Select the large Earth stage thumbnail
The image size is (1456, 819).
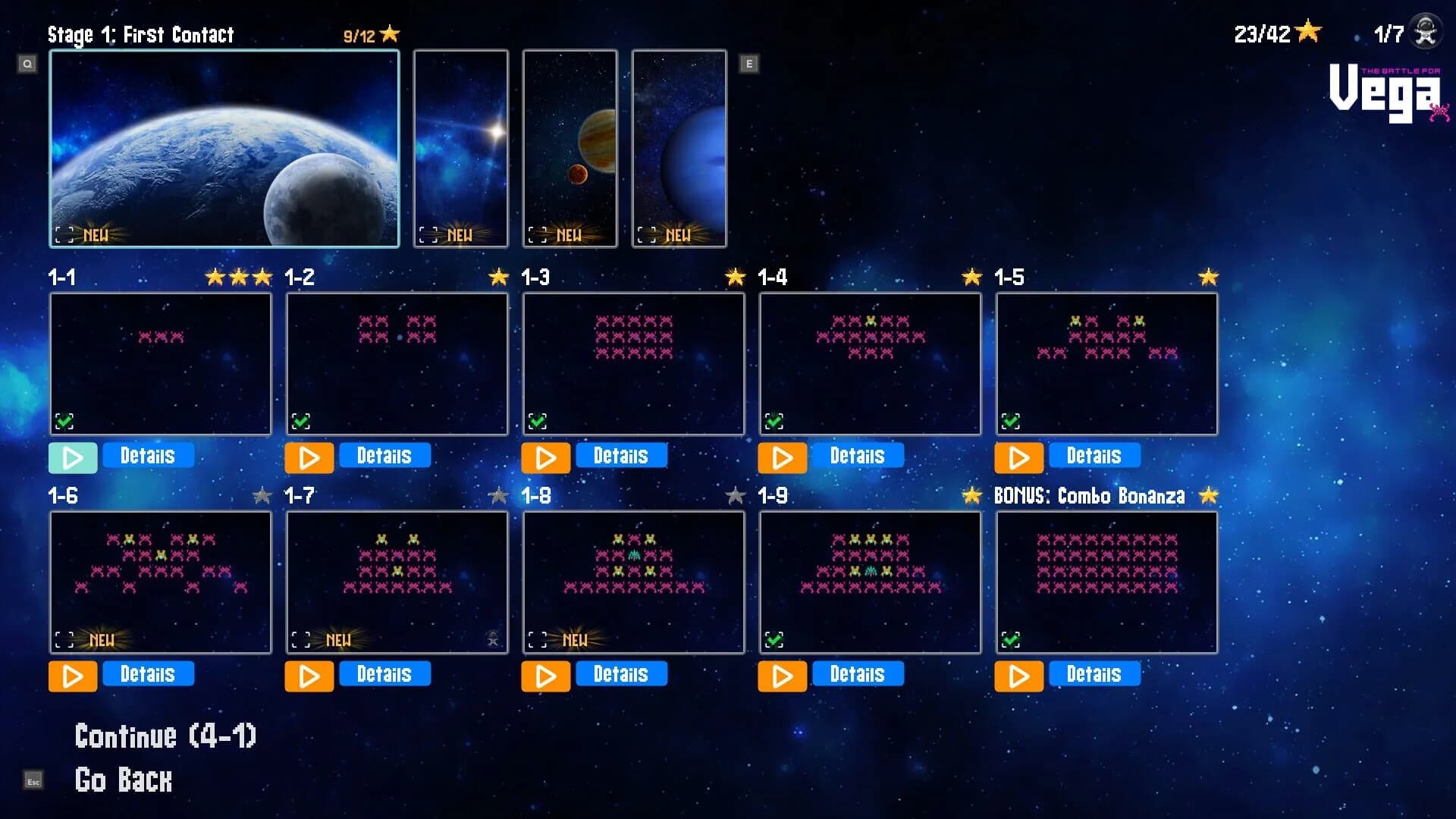pos(224,147)
